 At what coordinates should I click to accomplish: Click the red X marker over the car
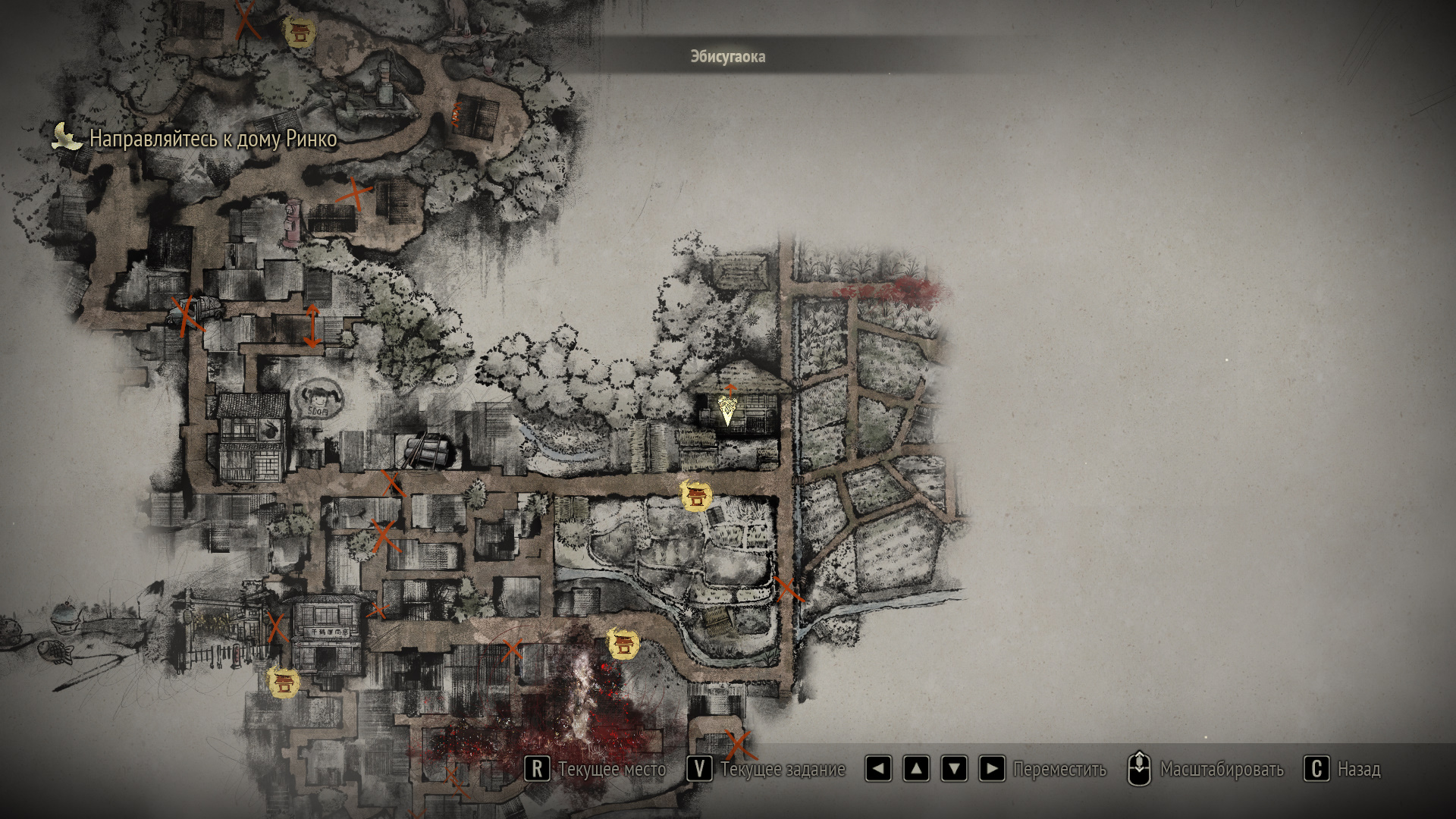[187, 315]
